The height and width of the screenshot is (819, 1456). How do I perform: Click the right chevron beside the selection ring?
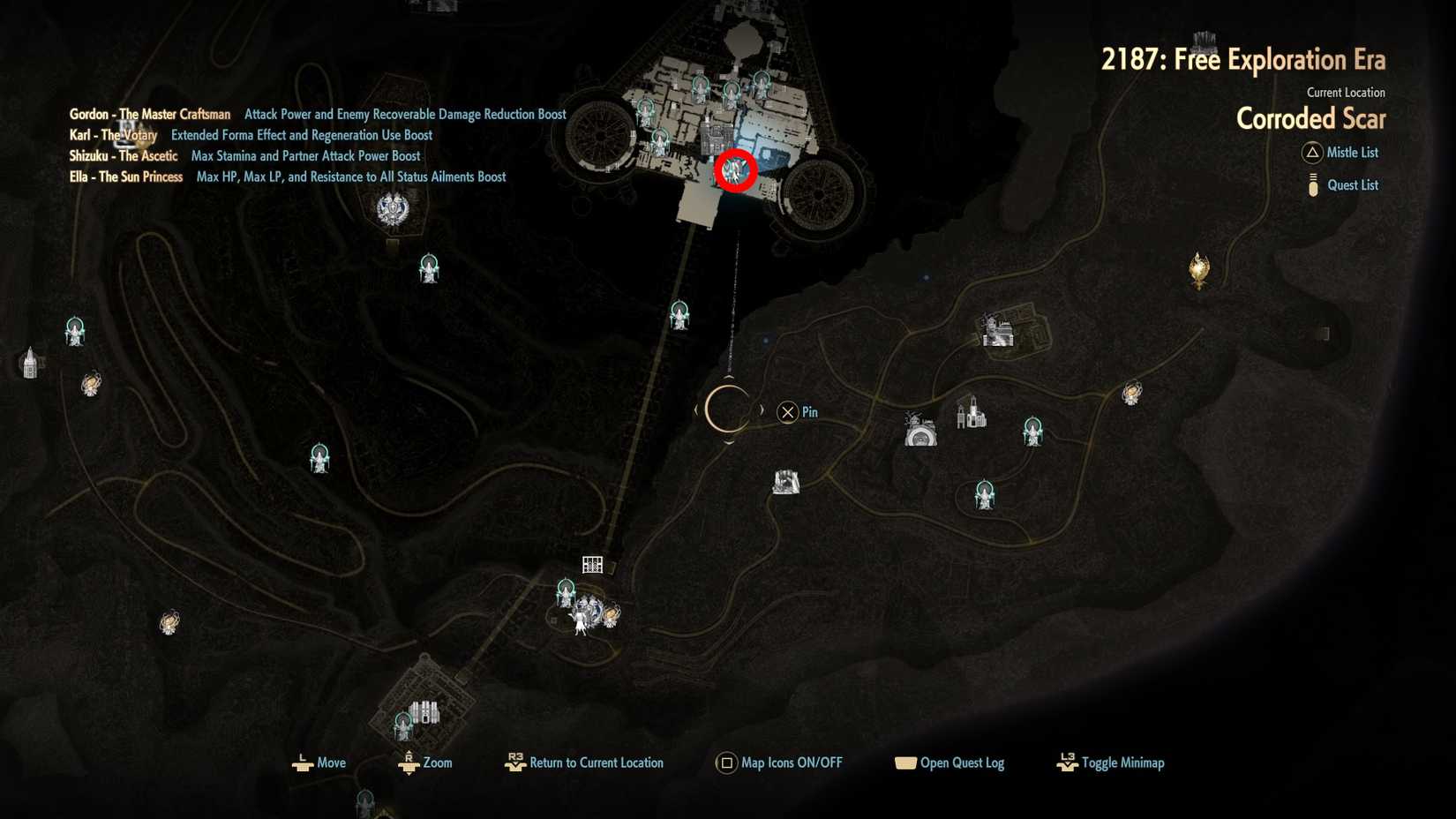(x=762, y=409)
